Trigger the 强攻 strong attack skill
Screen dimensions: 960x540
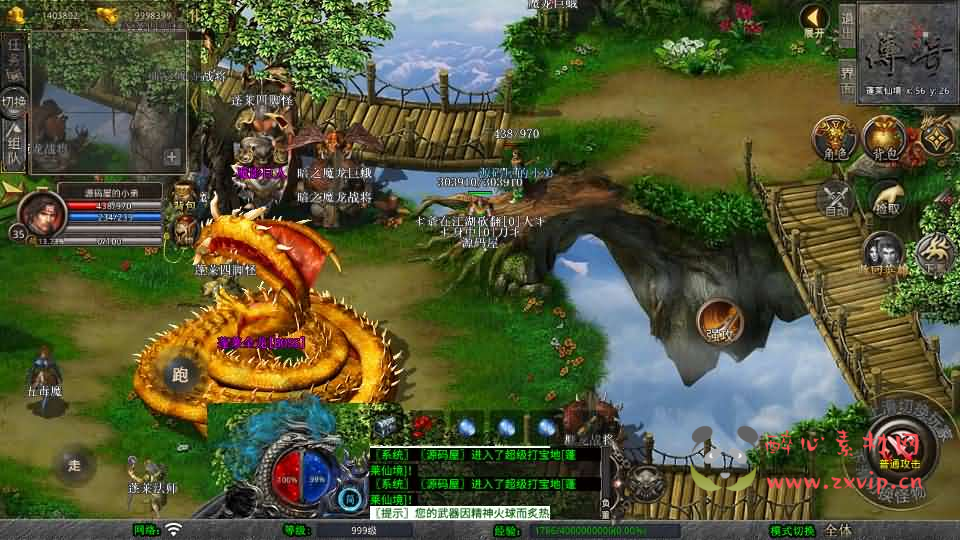point(720,321)
